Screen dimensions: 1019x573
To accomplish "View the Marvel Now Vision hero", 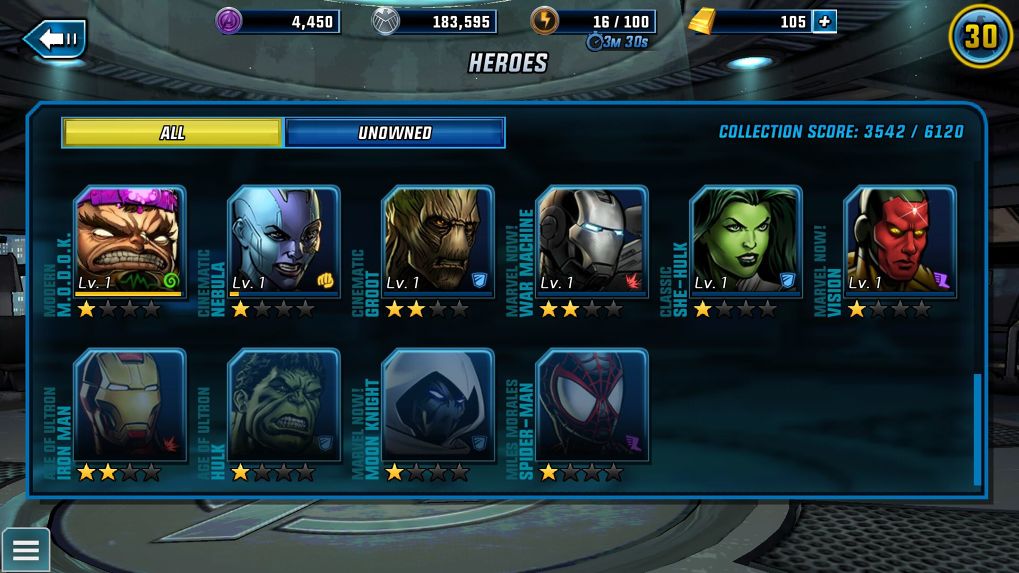I will coord(900,241).
